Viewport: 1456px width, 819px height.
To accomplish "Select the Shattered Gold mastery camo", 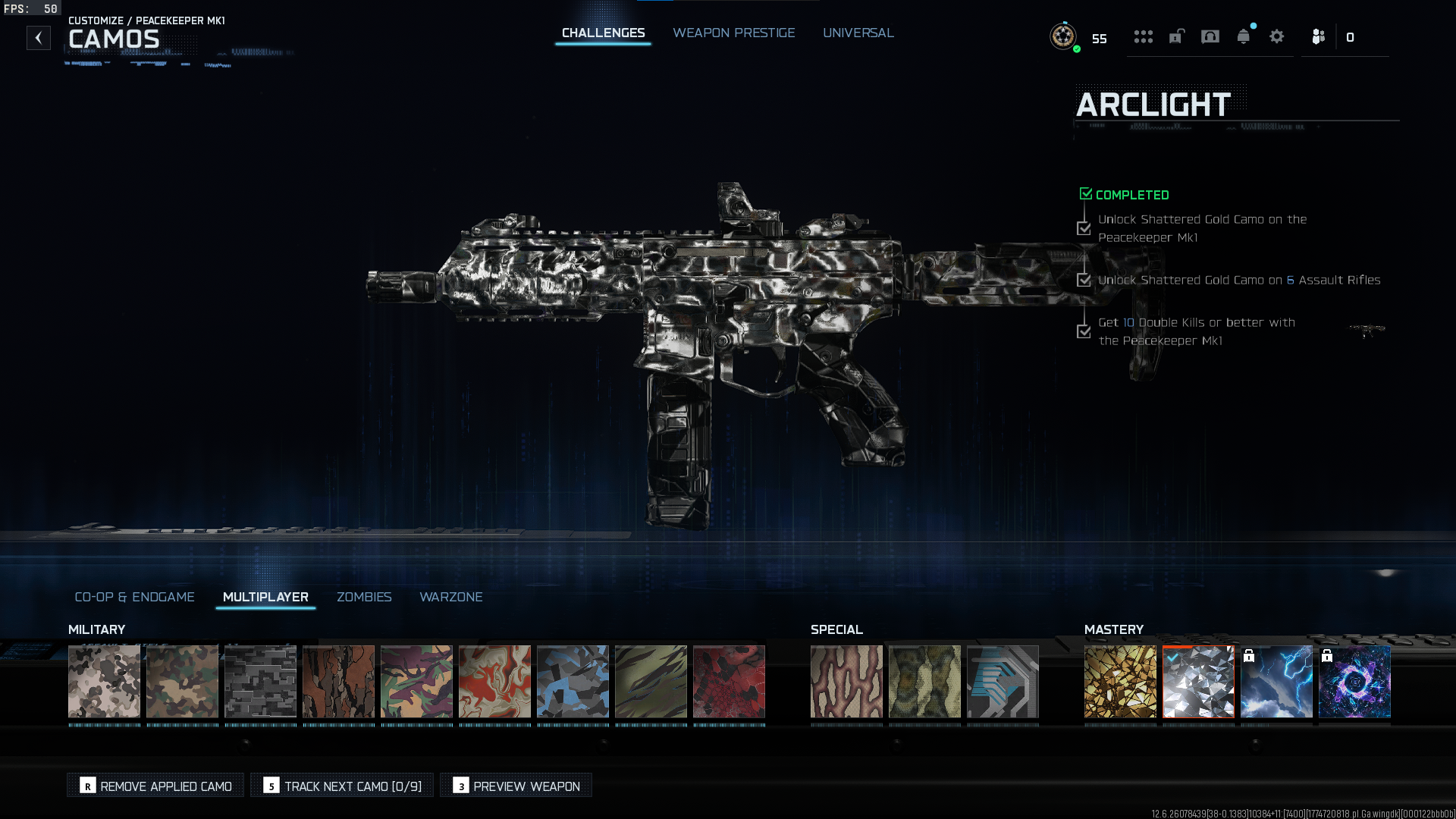I will 1120,681.
